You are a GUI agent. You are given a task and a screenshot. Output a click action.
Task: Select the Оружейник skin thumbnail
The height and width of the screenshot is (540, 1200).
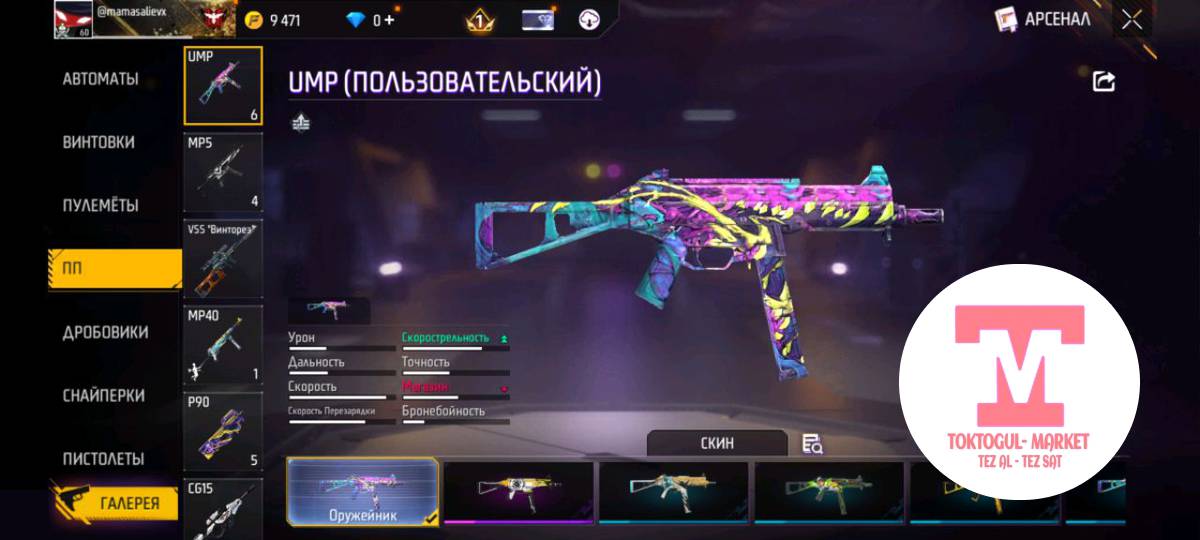point(362,492)
